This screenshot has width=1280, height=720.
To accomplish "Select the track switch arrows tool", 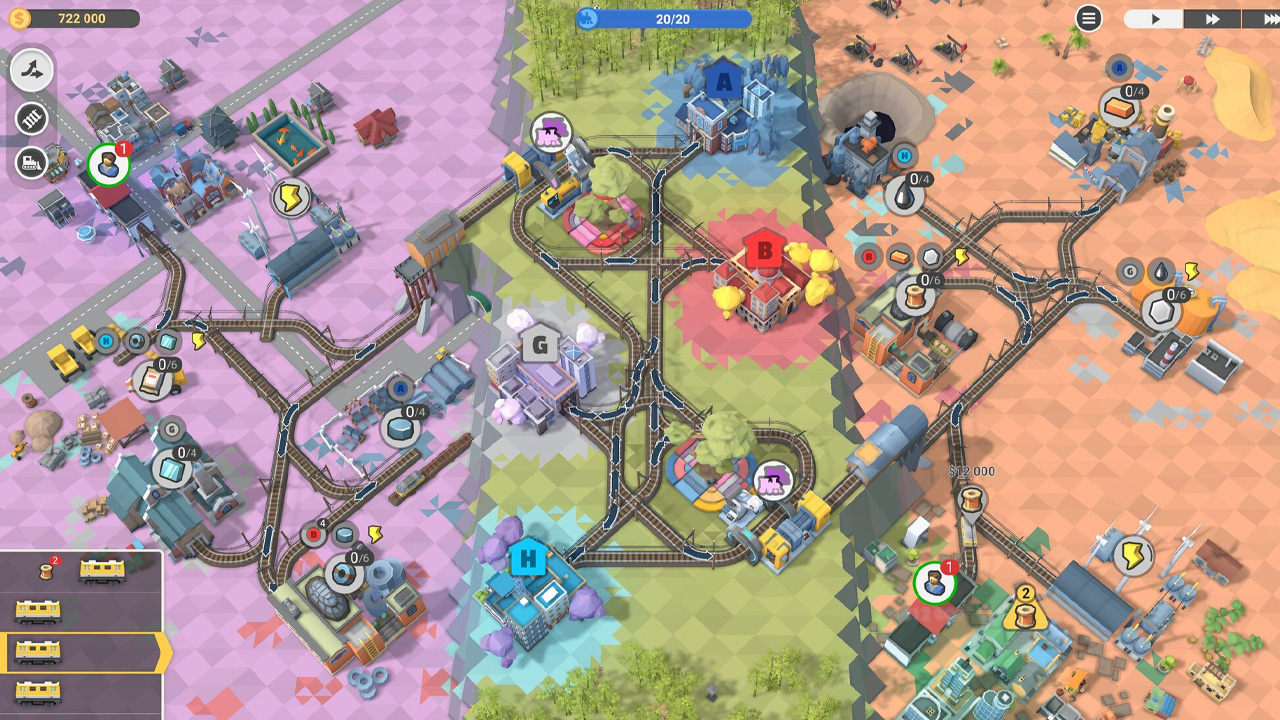I will pos(32,70).
